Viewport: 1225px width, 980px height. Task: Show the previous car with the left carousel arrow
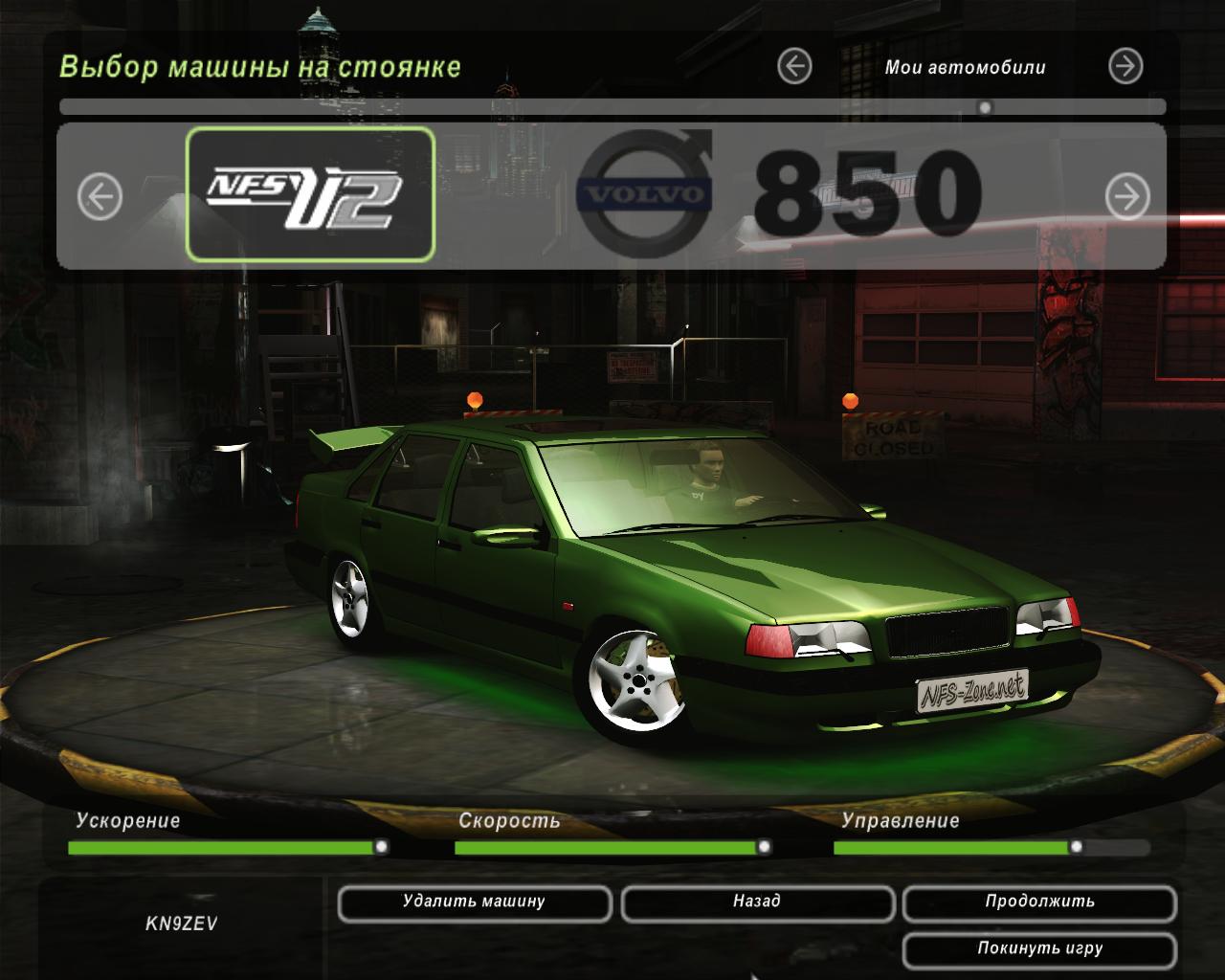click(x=100, y=197)
